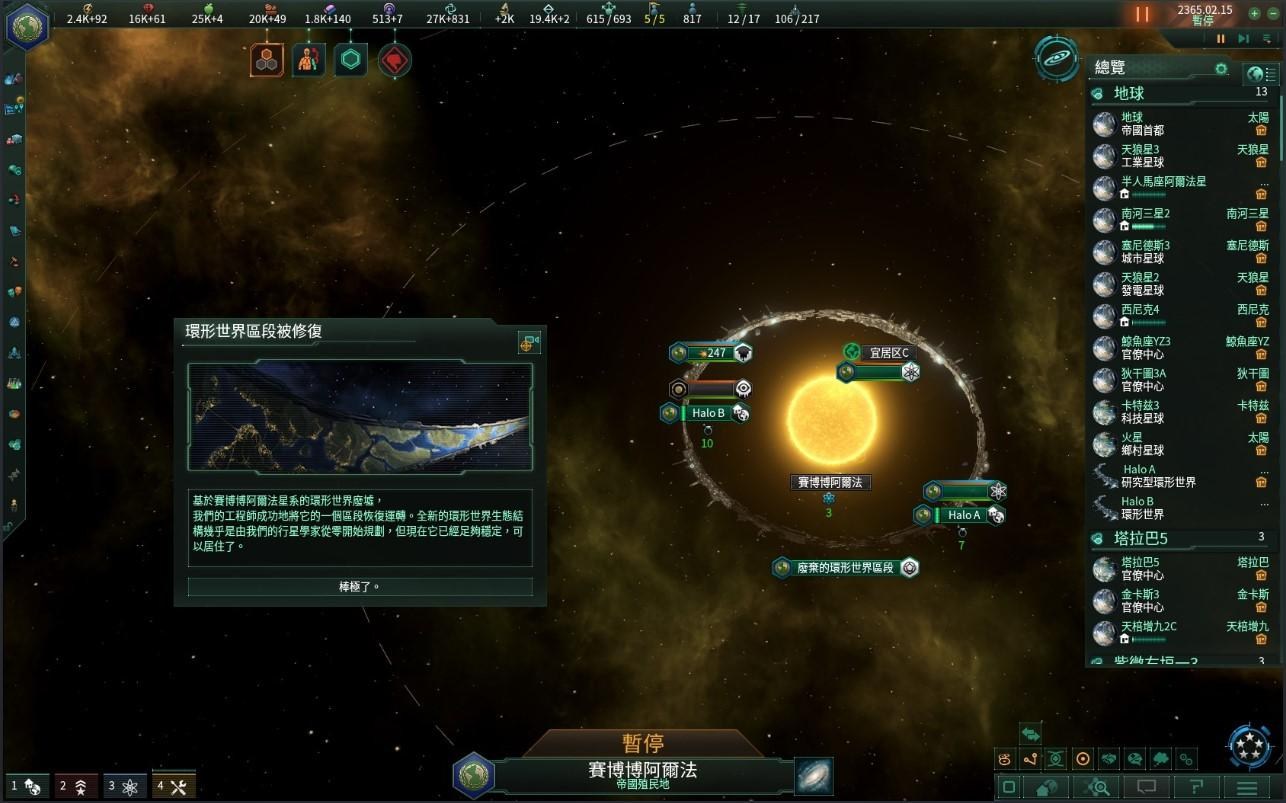This screenshot has width=1286, height=803.
Task: Confirm the event with the 棒極了 button
Action: point(360,587)
